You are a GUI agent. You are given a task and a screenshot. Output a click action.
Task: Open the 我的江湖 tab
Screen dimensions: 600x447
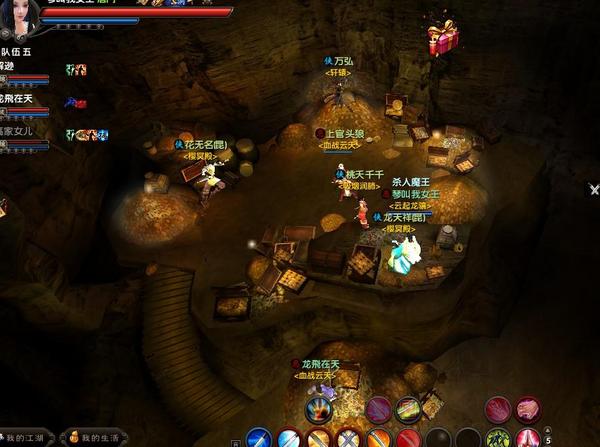pyautogui.click(x=29, y=438)
